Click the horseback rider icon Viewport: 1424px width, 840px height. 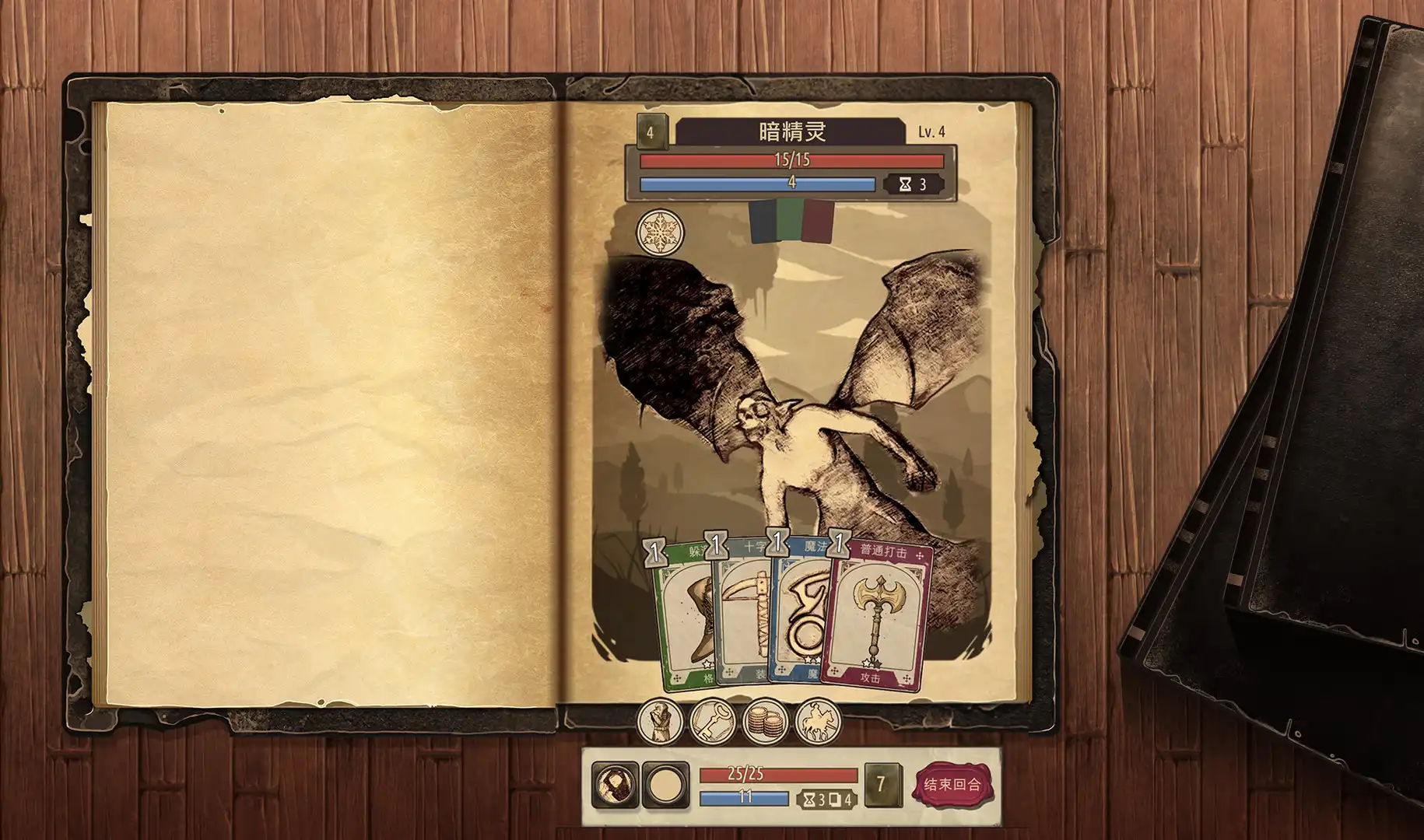[x=818, y=722]
